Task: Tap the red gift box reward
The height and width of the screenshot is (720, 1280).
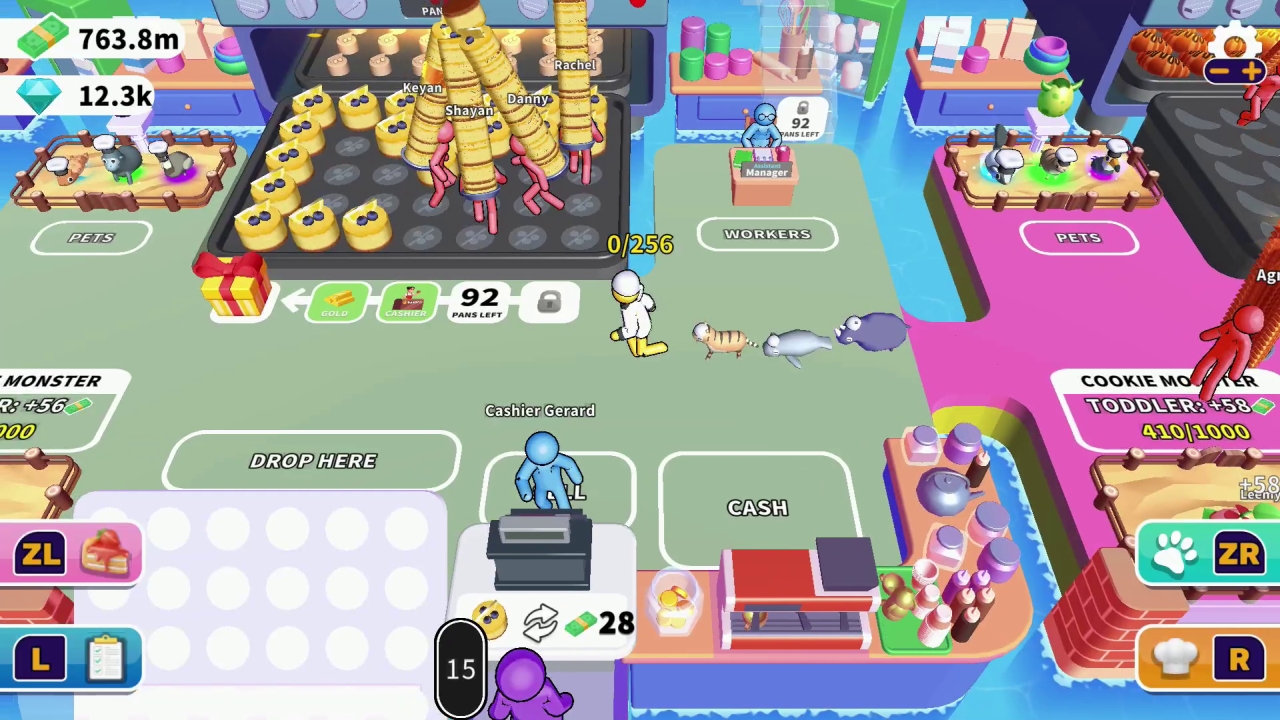Action: tap(235, 290)
